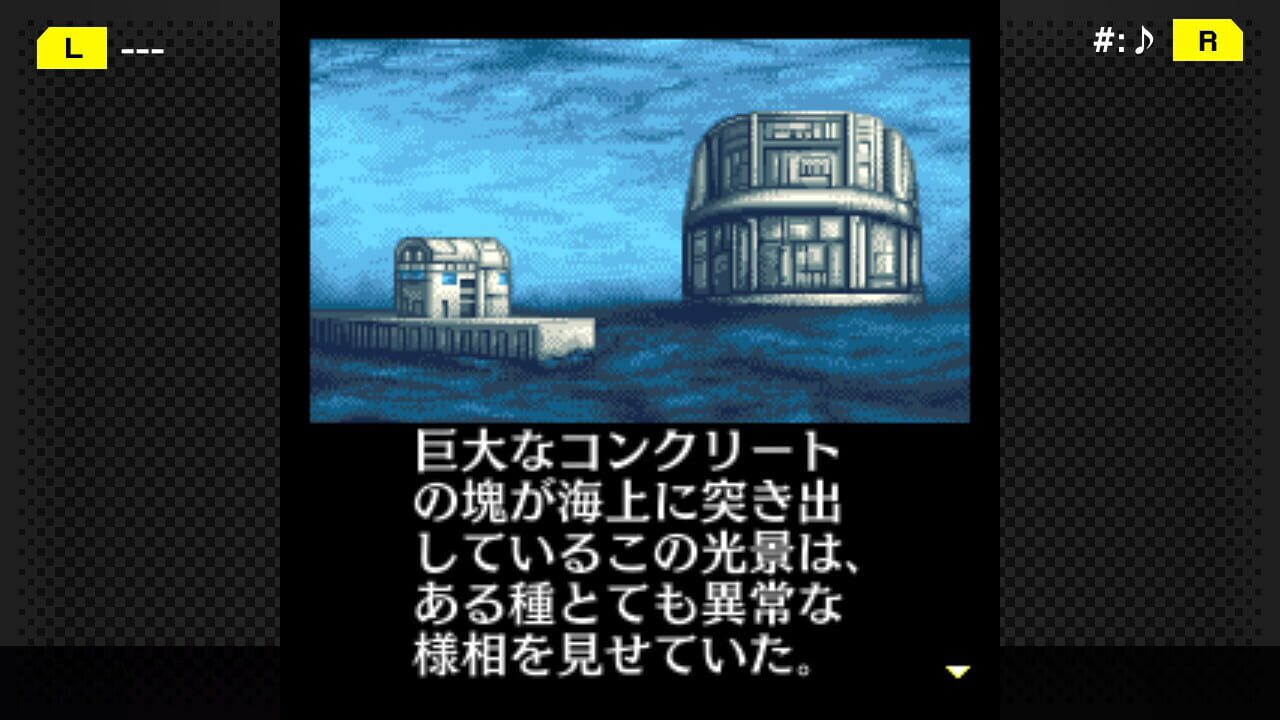The image size is (1280, 720).
Task: Click the yellow L shoulder button badge
Action: [70, 47]
